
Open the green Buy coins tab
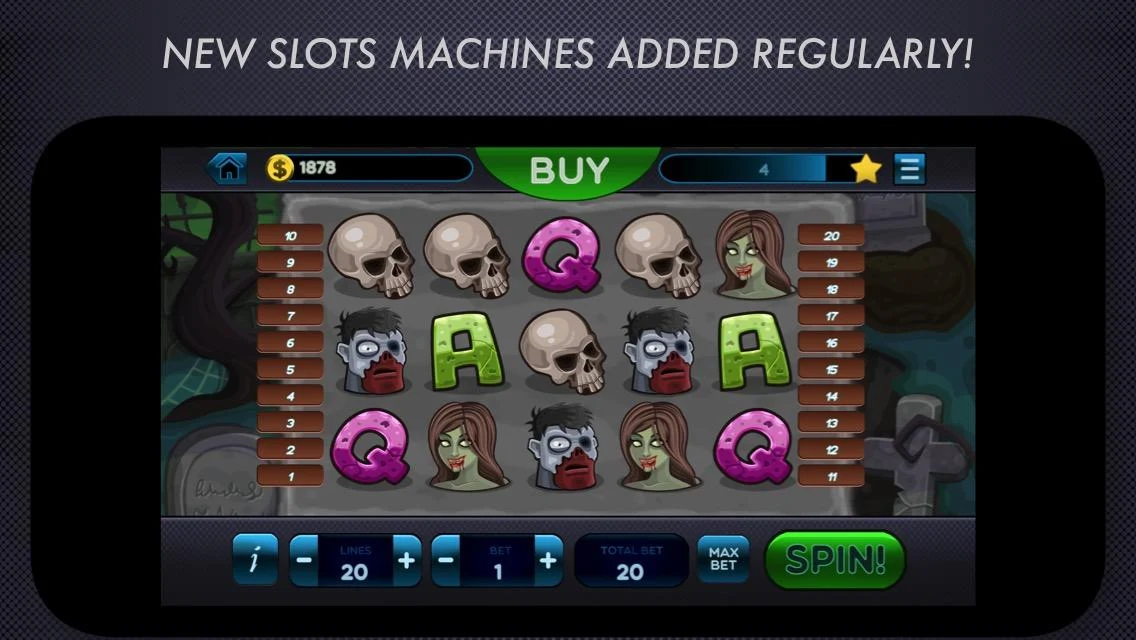(x=568, y=170)
